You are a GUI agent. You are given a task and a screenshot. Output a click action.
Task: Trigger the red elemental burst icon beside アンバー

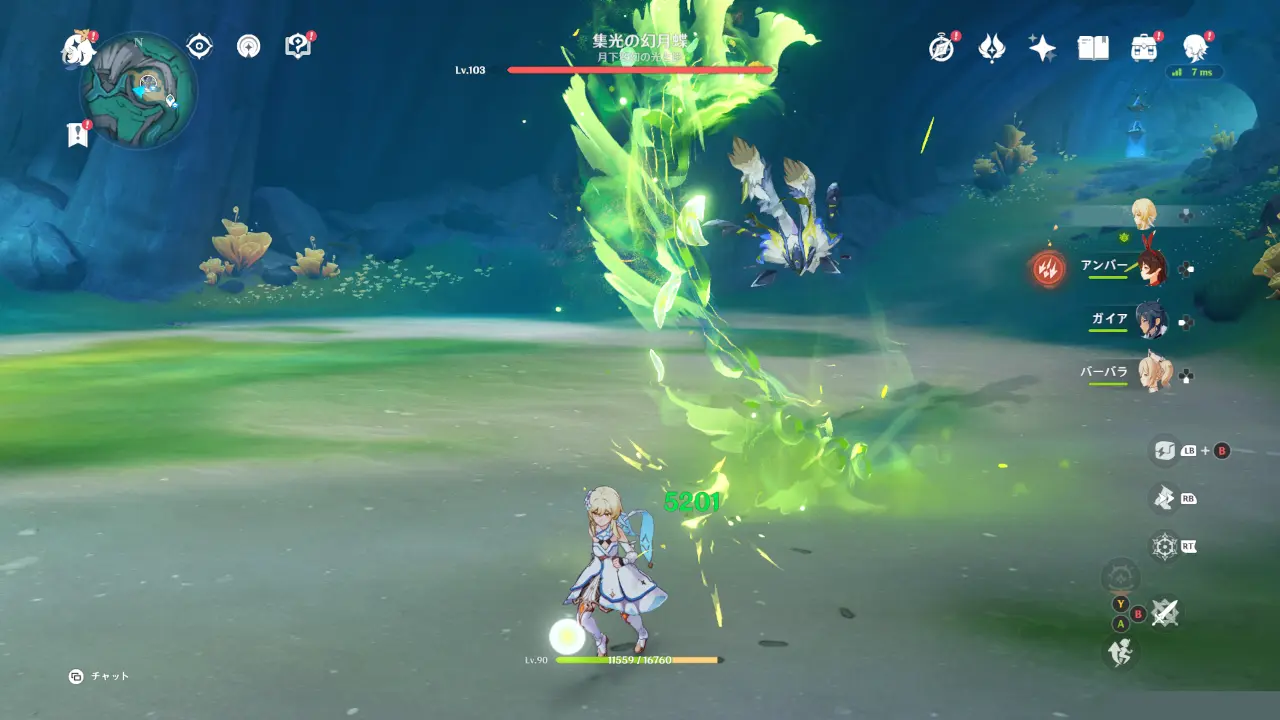pos(1048,268)
